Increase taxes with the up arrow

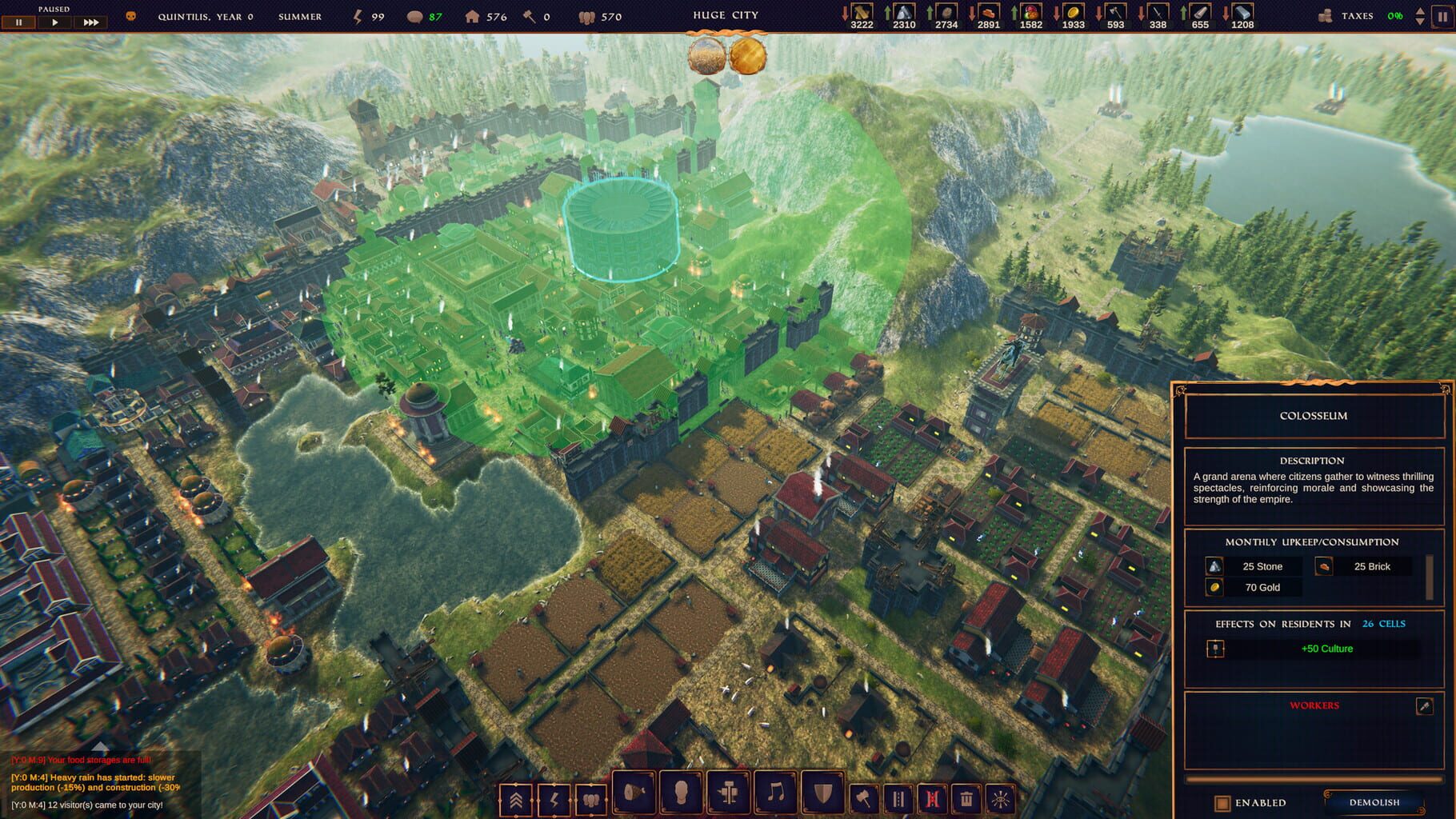coord(1420,11)
